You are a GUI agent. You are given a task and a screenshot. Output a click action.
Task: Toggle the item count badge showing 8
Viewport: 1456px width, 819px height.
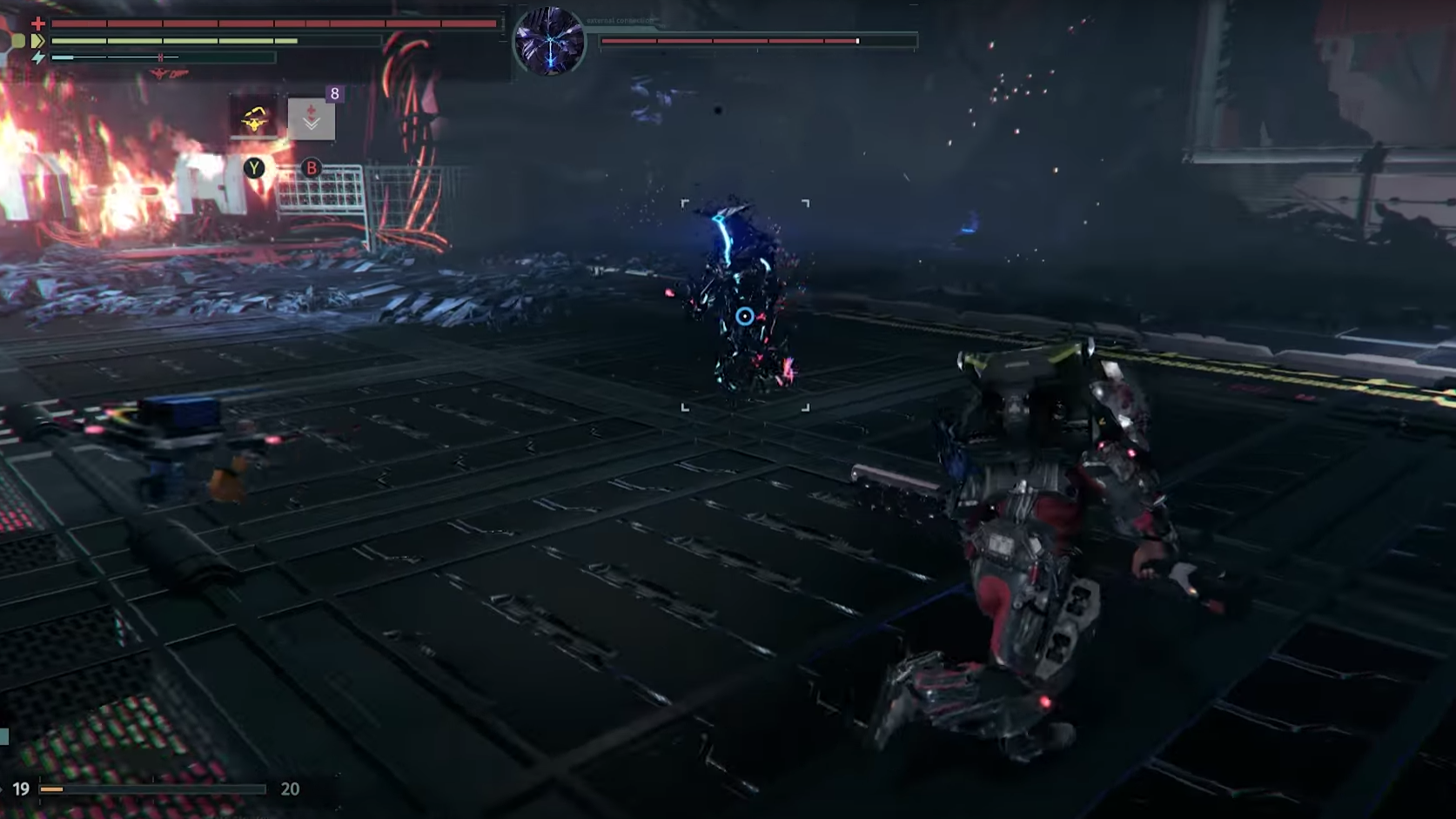tap(335, 94)
